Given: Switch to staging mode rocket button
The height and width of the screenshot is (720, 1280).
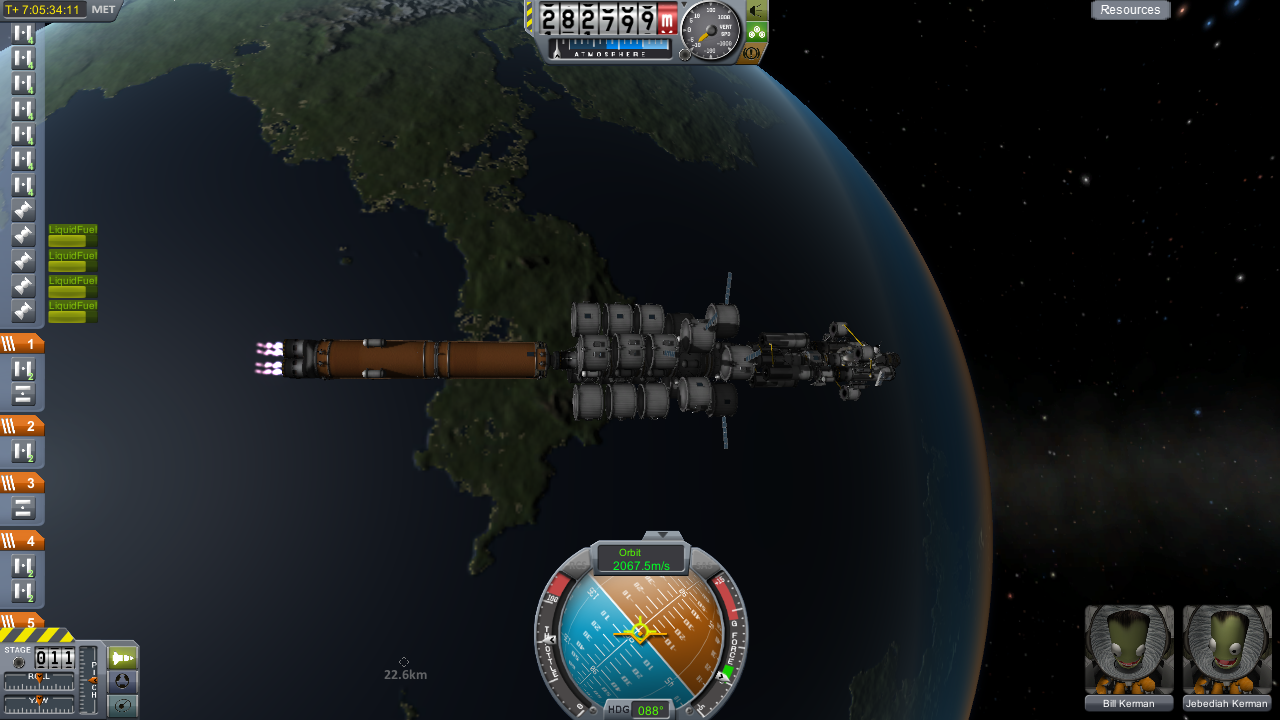Looking at the screenshot, I should (x=122, y=658).
